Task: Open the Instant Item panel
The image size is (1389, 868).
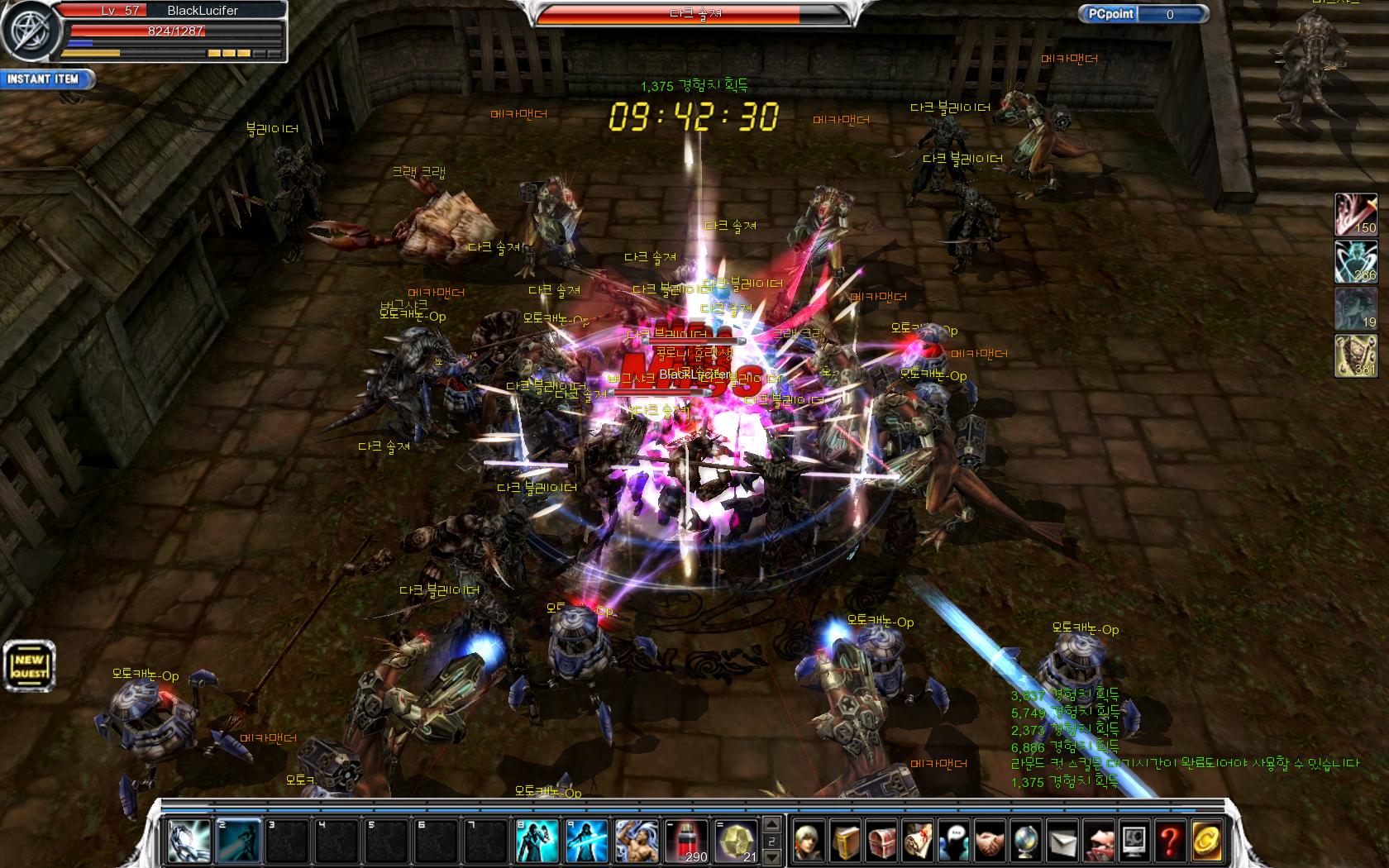Action: 45,79
